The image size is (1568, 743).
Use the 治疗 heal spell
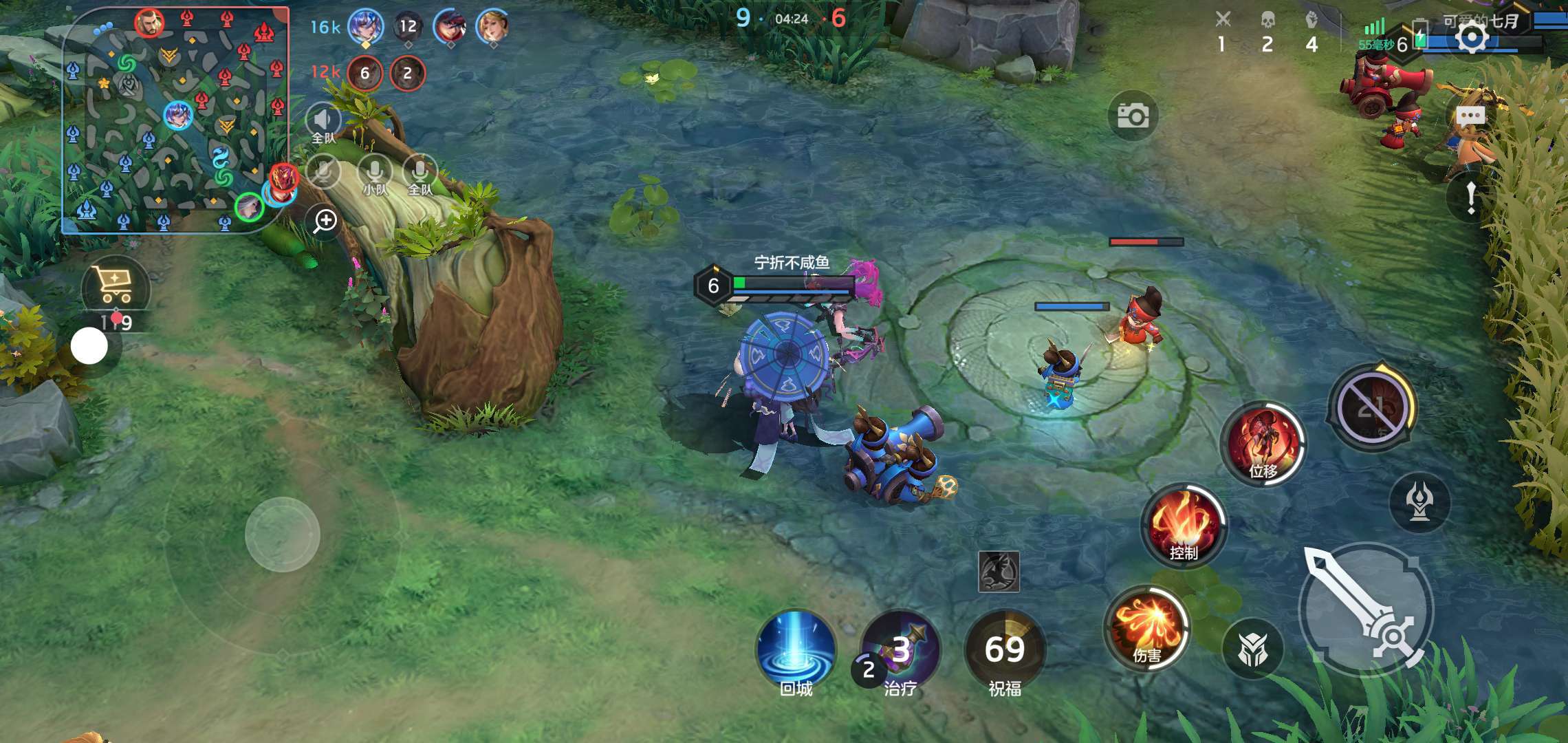(900, 650)
